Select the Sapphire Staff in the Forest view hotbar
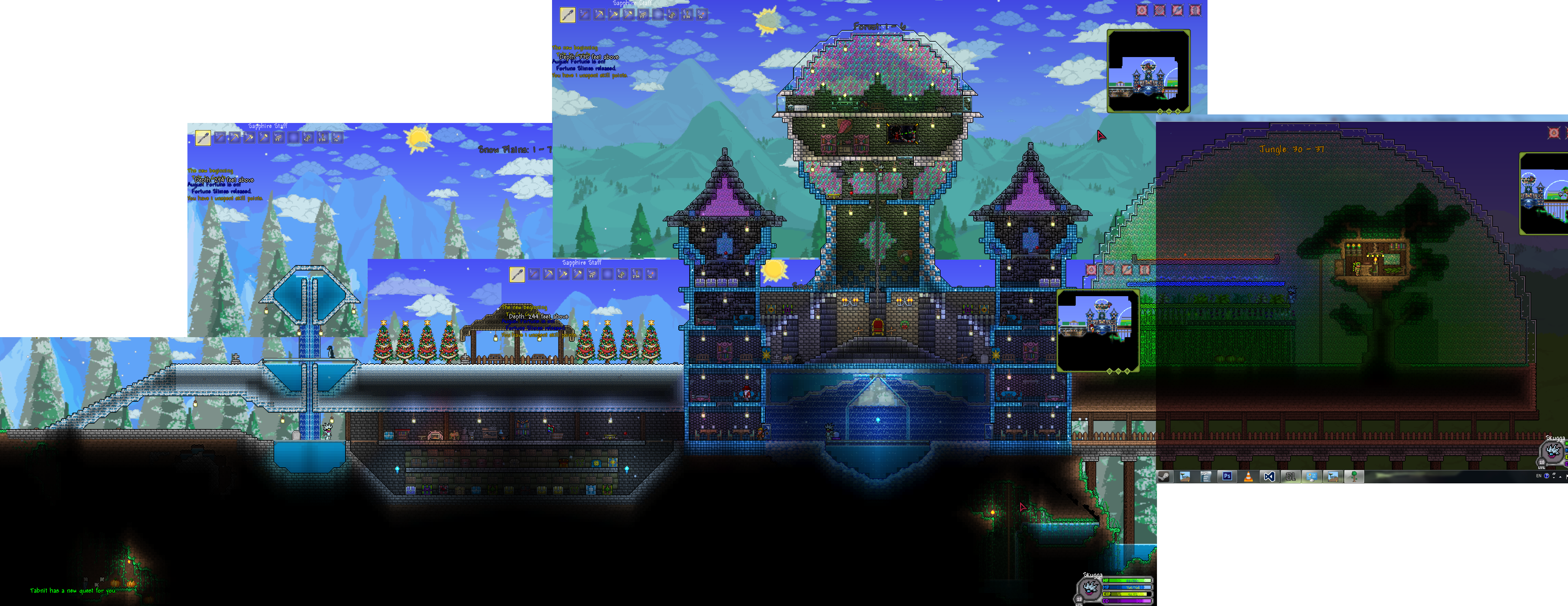The image size is (1568, 606). 568,15
